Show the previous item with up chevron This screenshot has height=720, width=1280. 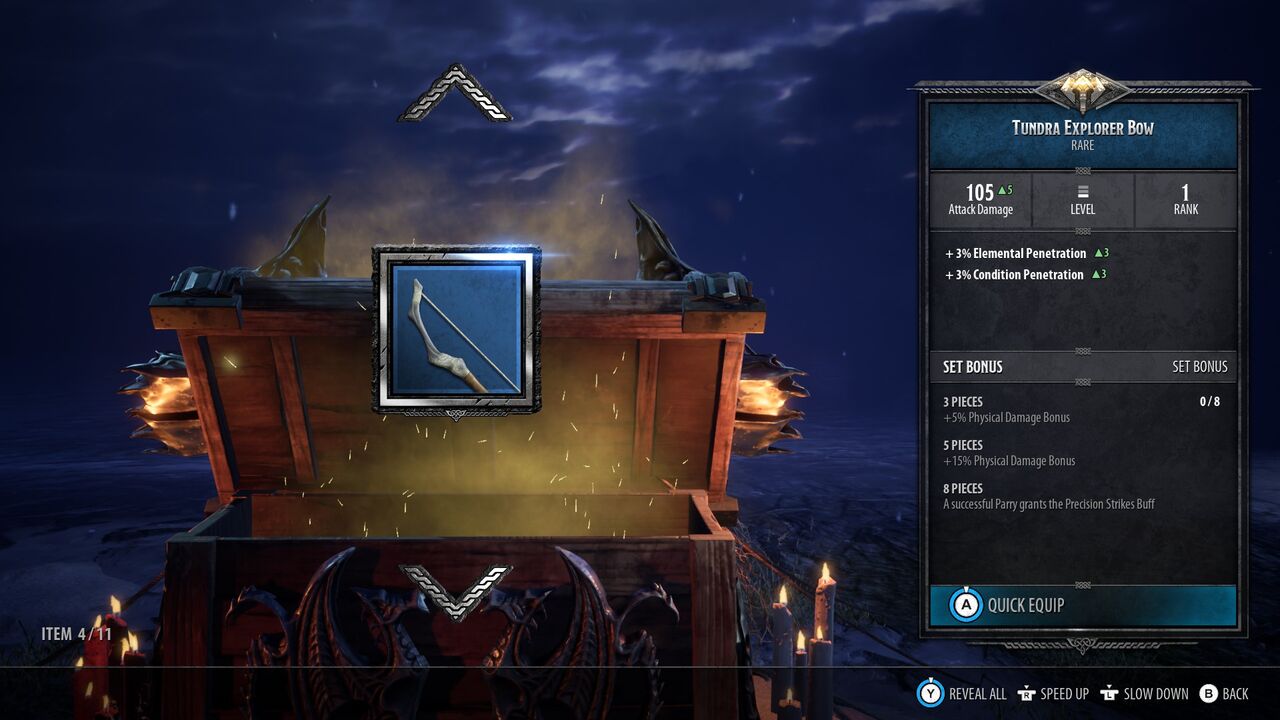(455, 93)
